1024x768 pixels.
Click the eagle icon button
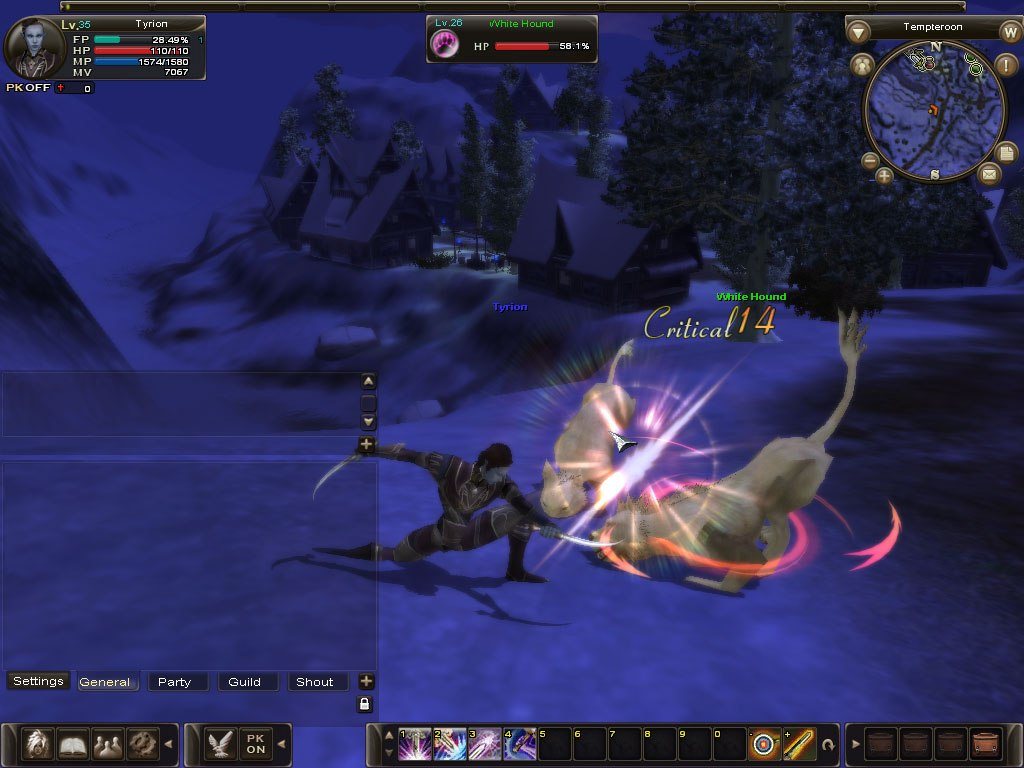[x=220, y=743]
